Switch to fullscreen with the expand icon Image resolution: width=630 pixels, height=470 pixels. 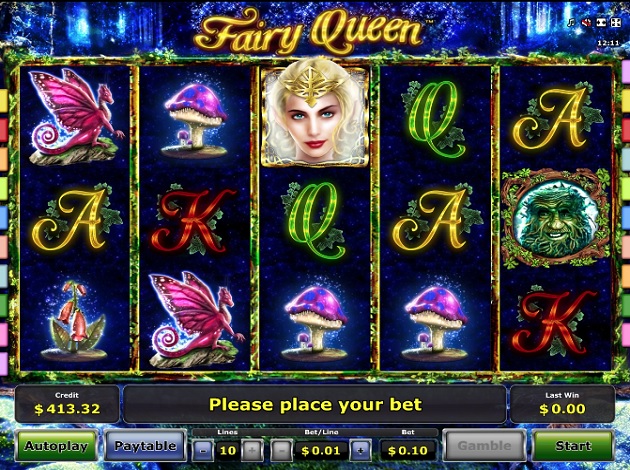pyautogui.click(x=614, y=23)
